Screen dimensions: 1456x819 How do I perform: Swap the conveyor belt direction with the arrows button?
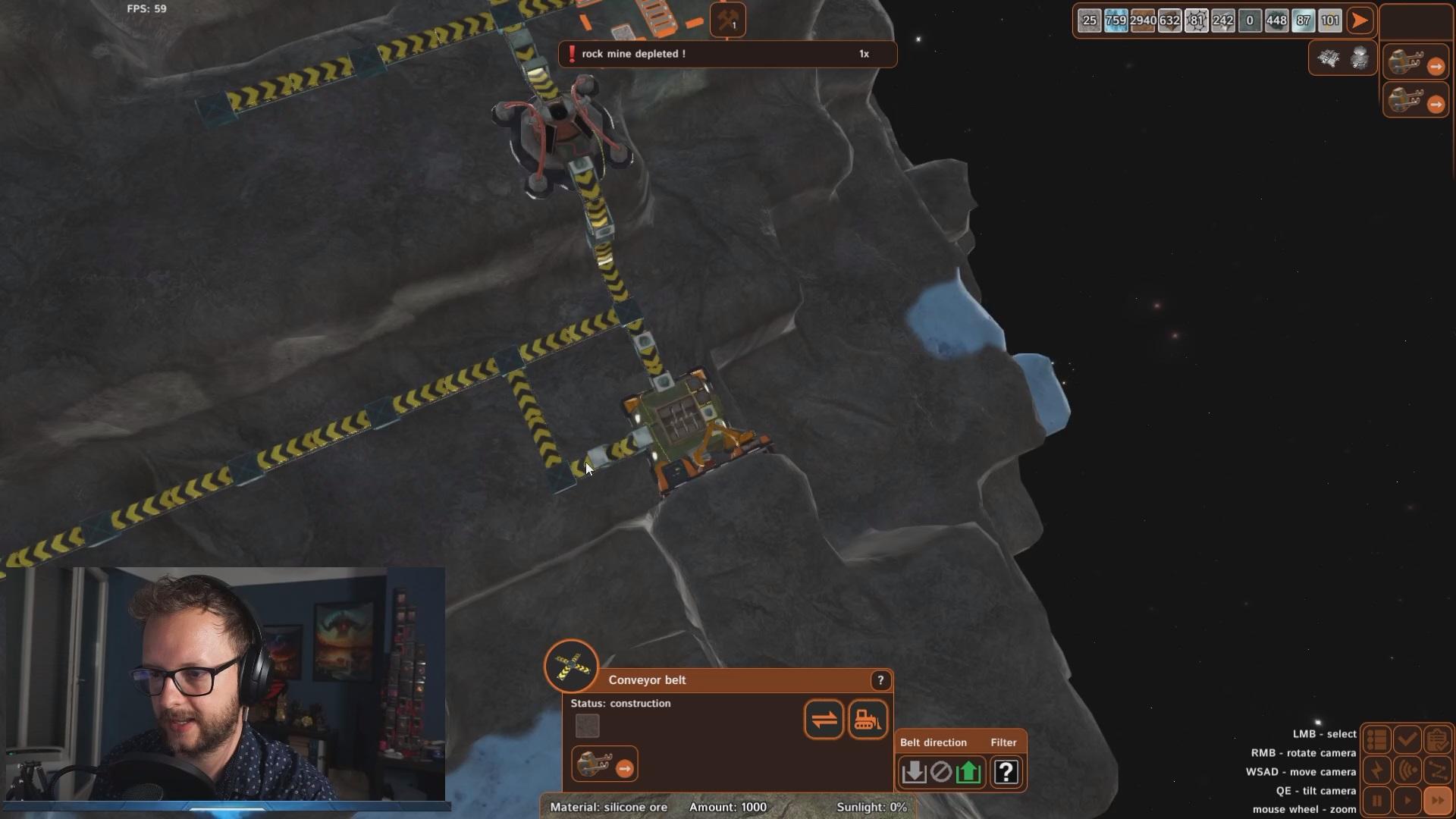(824, 719)
